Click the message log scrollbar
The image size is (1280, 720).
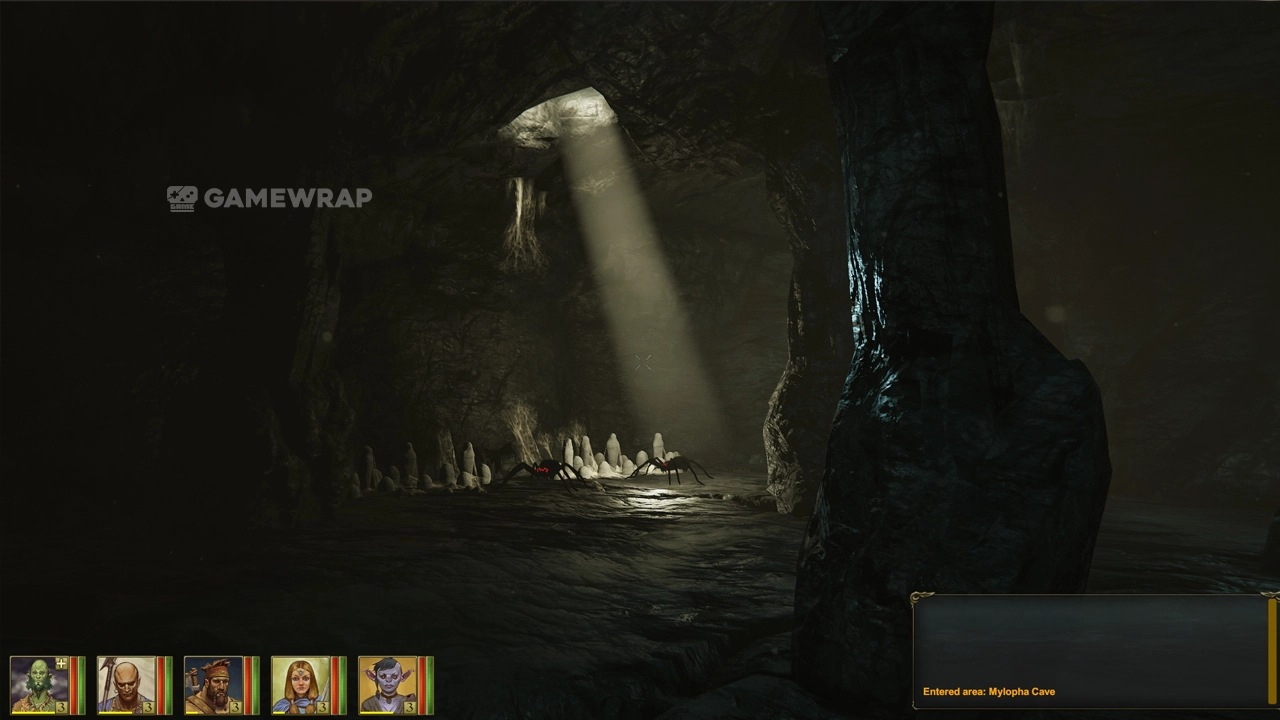(1272, 650)
